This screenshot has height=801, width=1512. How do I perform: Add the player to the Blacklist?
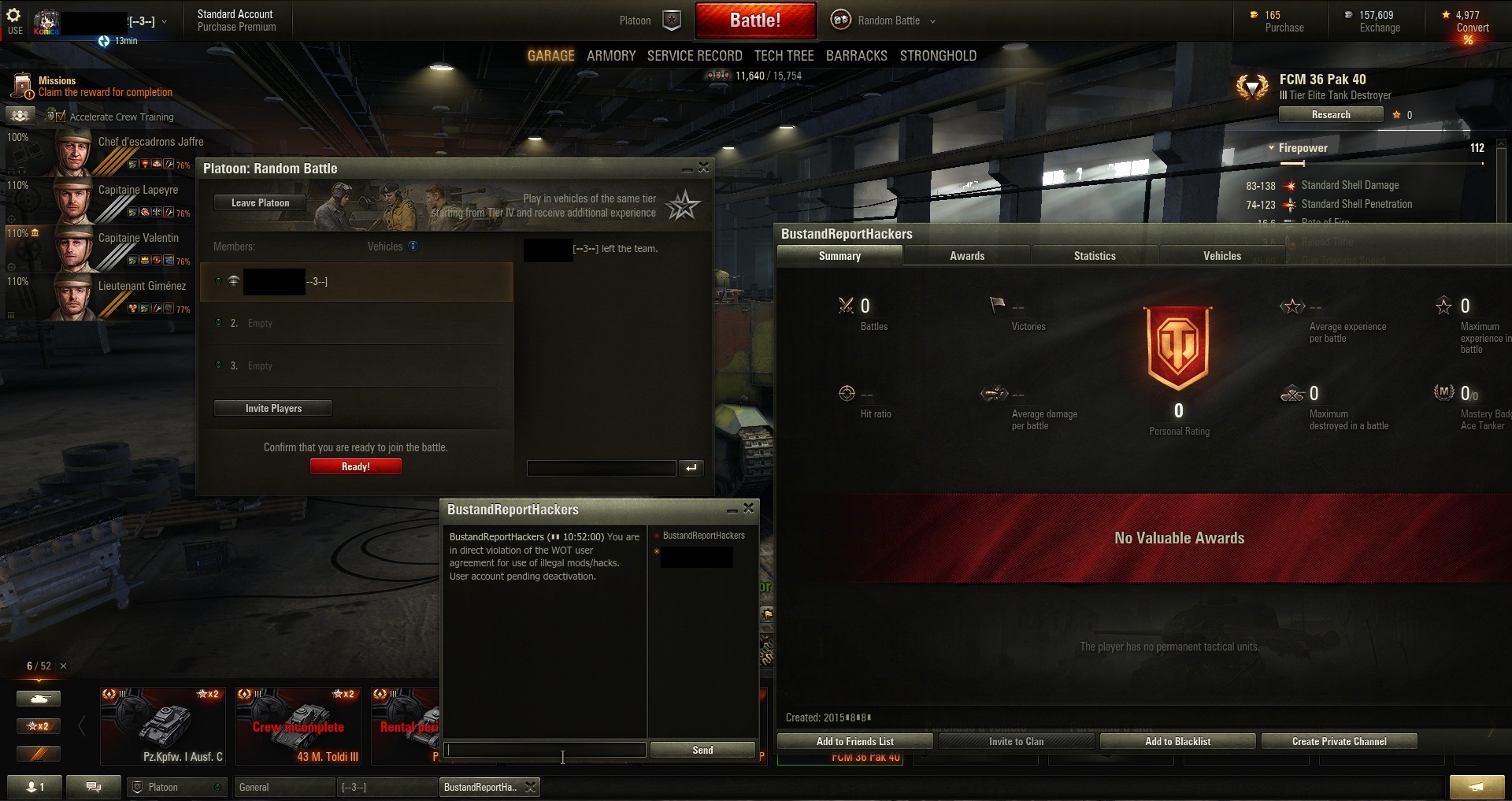tap(1177, 742)
